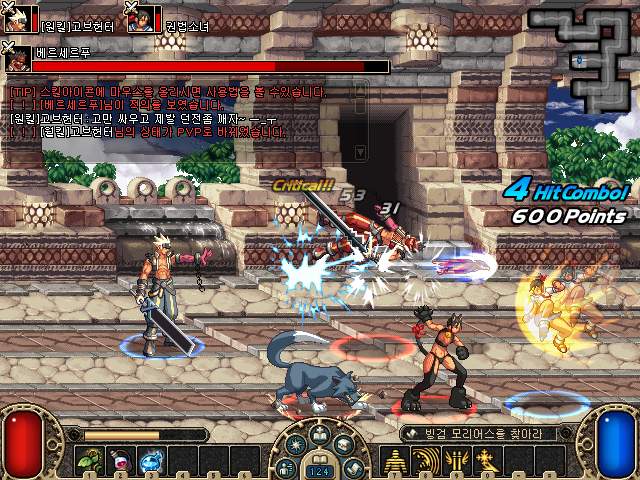
Task: Activate the winged golden figure skill
Action: [x=457, y=461]
